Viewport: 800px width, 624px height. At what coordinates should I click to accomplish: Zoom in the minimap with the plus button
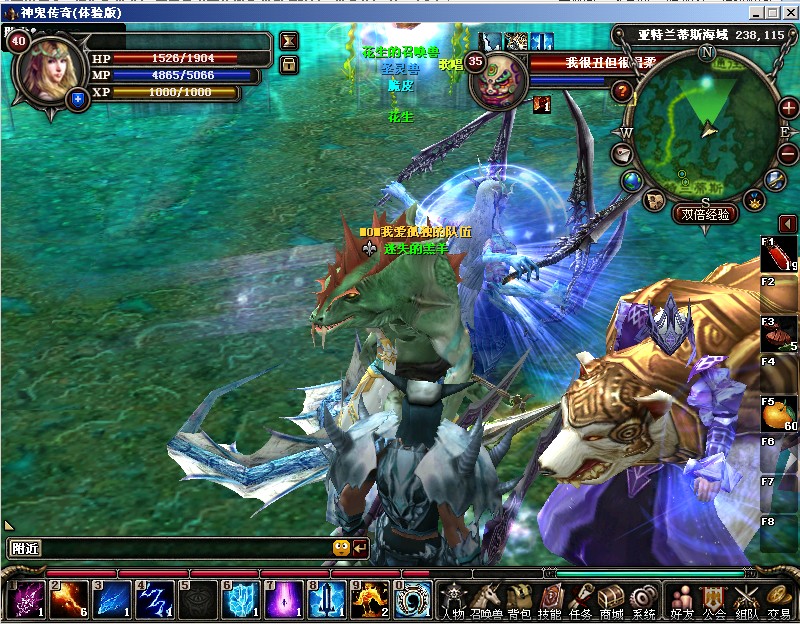point(788,108)
